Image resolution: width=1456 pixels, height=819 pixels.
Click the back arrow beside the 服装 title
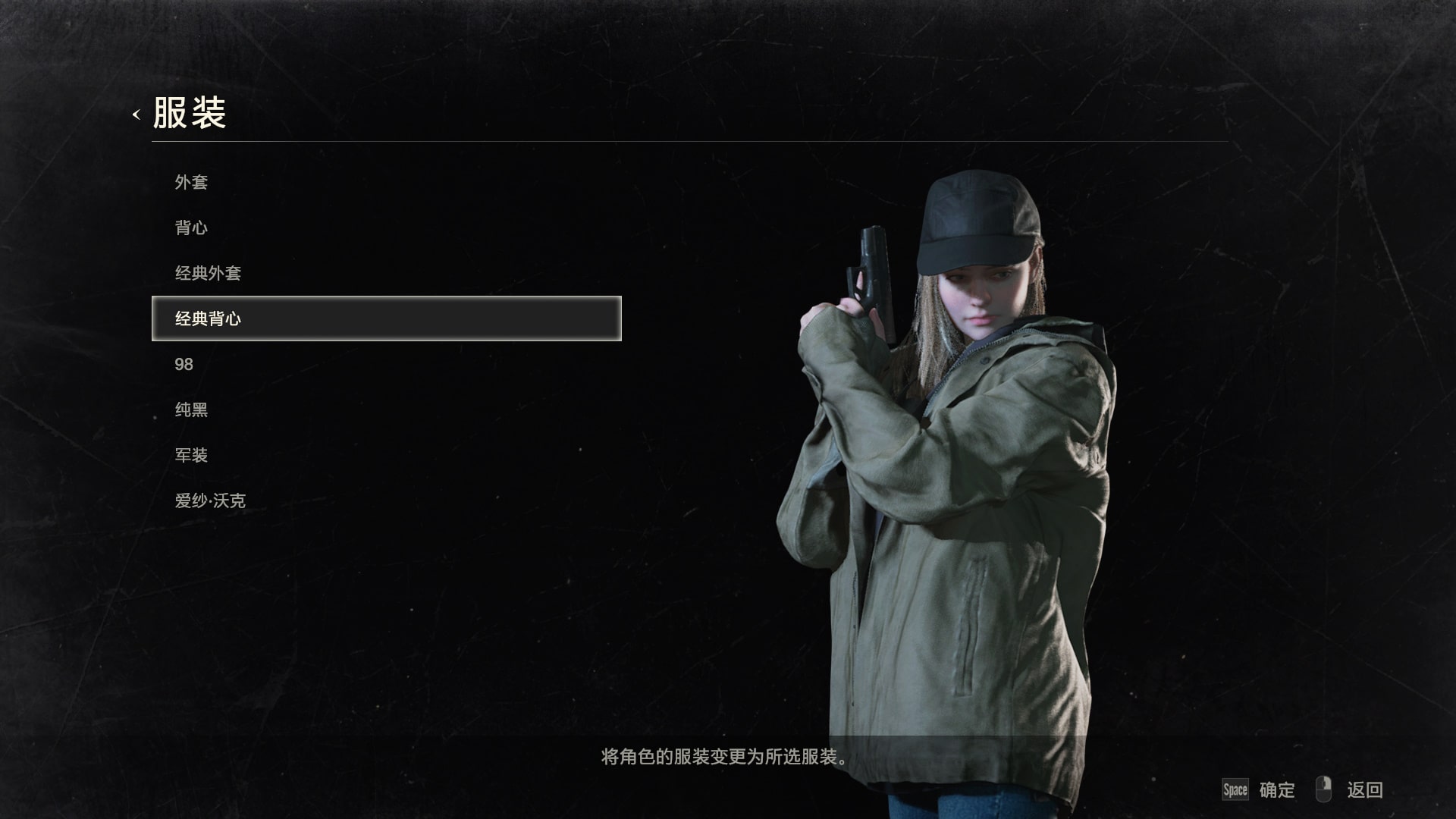(x=136, y=115)
